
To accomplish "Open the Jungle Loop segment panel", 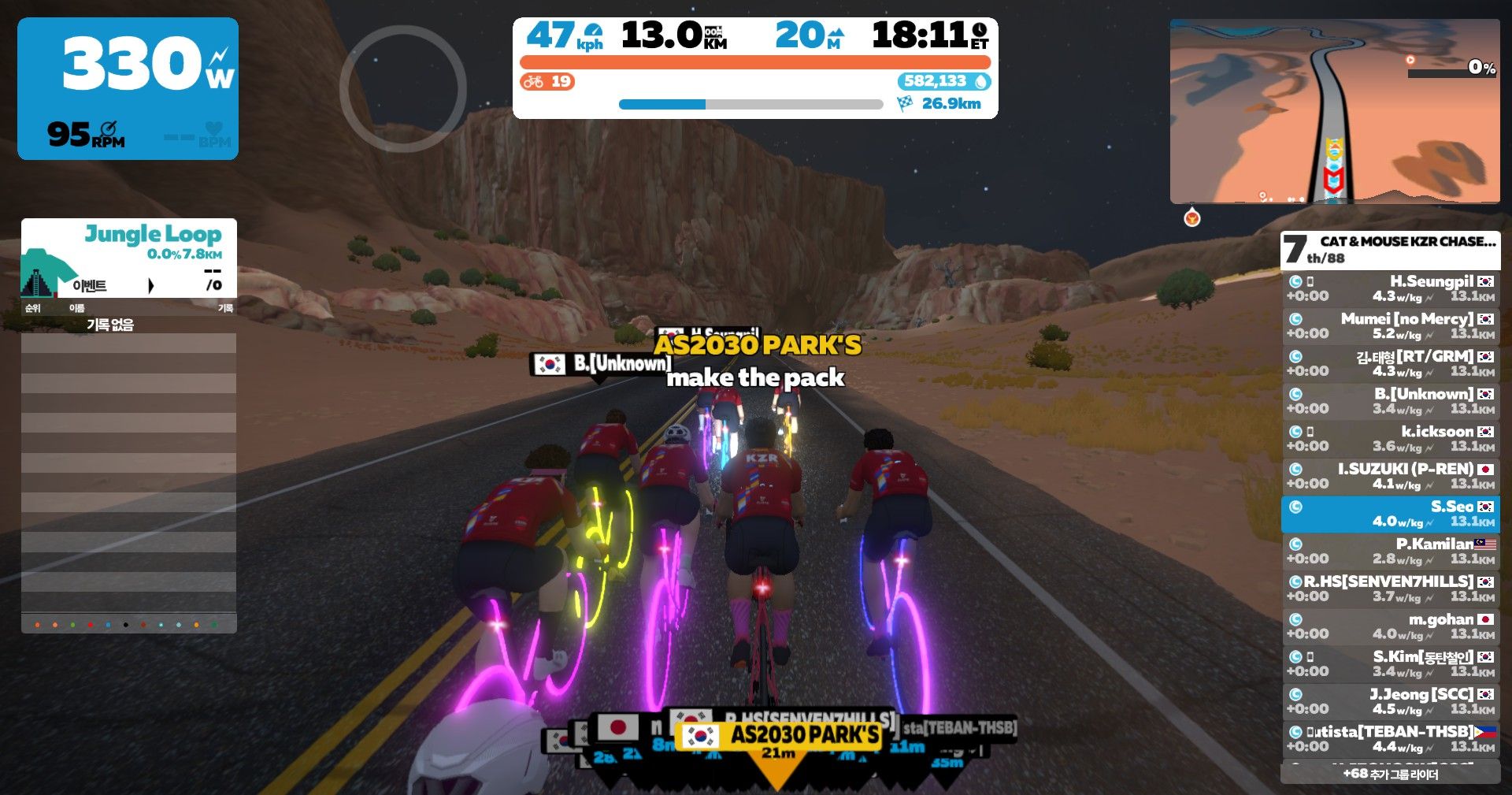I will [x=129, y=258].
